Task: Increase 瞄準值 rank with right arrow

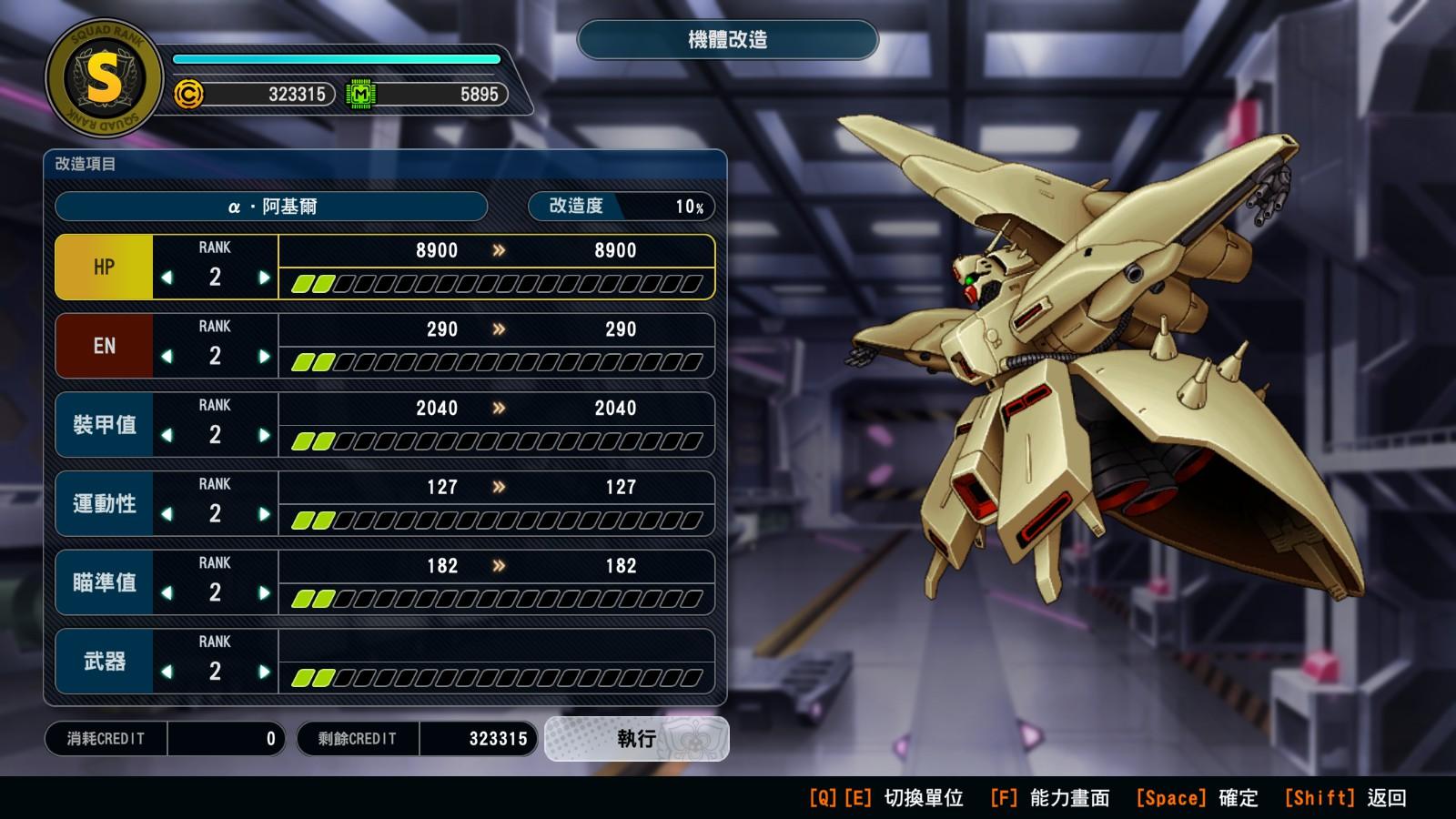Action: (x=264, y=593)
